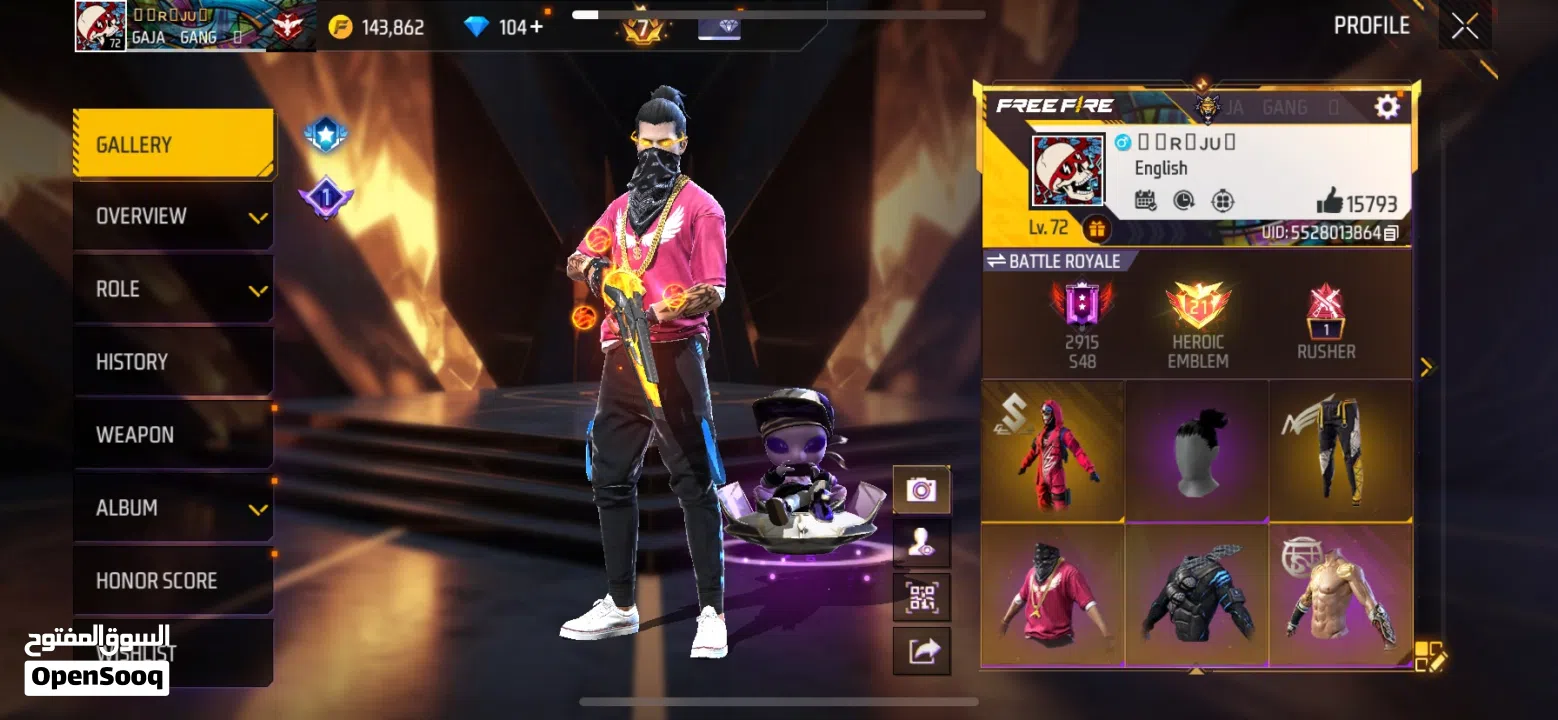The image size is (1558, 720).
Task: Open the check-in calendar icon
Action: point(1146,200)
